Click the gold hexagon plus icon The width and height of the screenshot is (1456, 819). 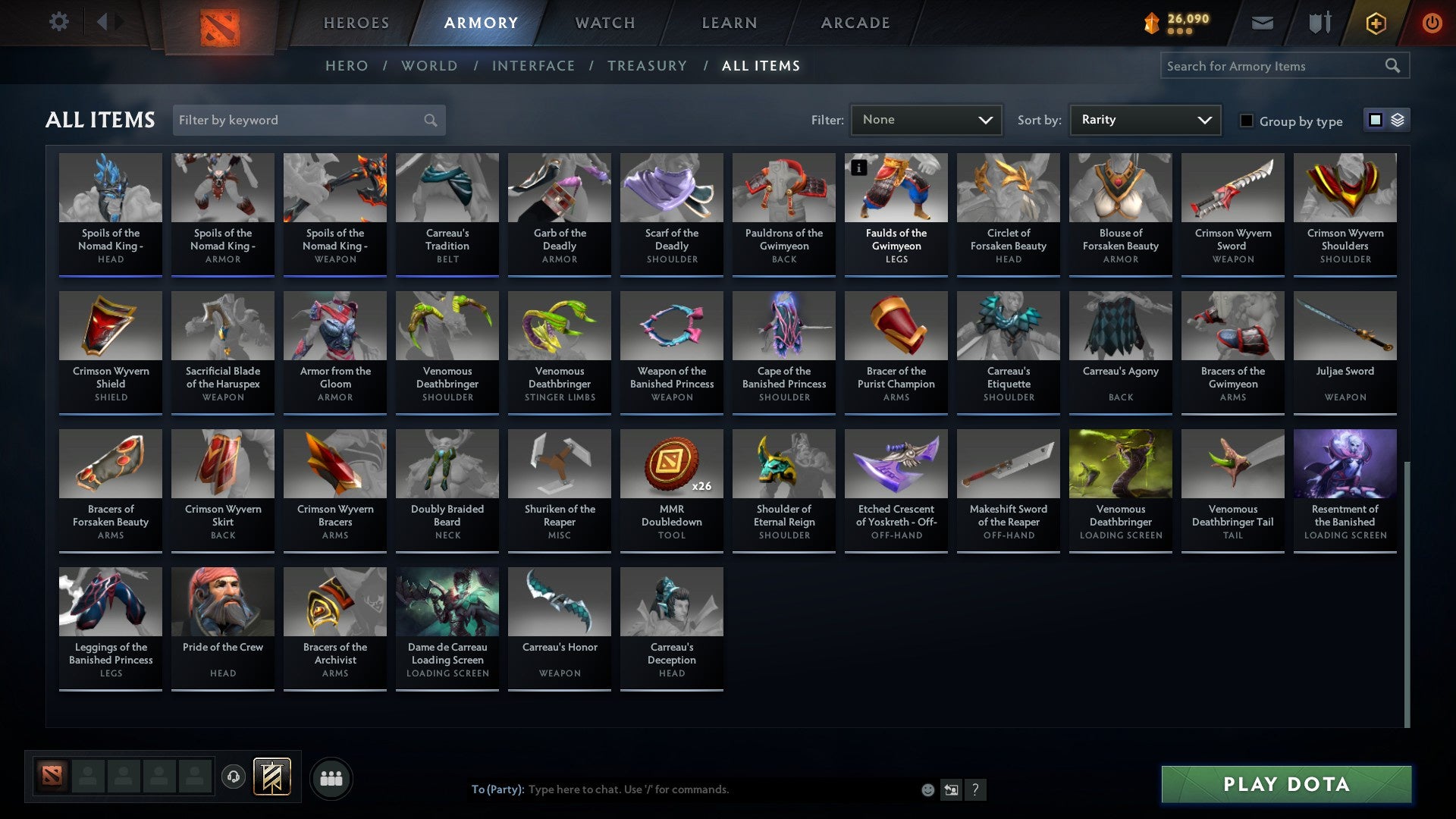1375,23
